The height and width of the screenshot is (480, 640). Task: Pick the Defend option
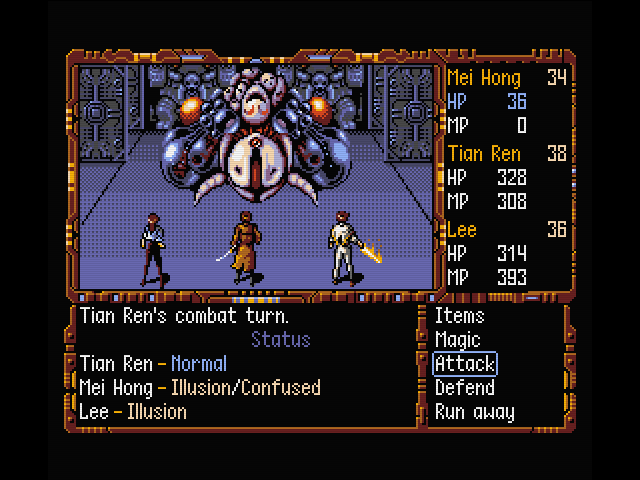tap(465, 388)
